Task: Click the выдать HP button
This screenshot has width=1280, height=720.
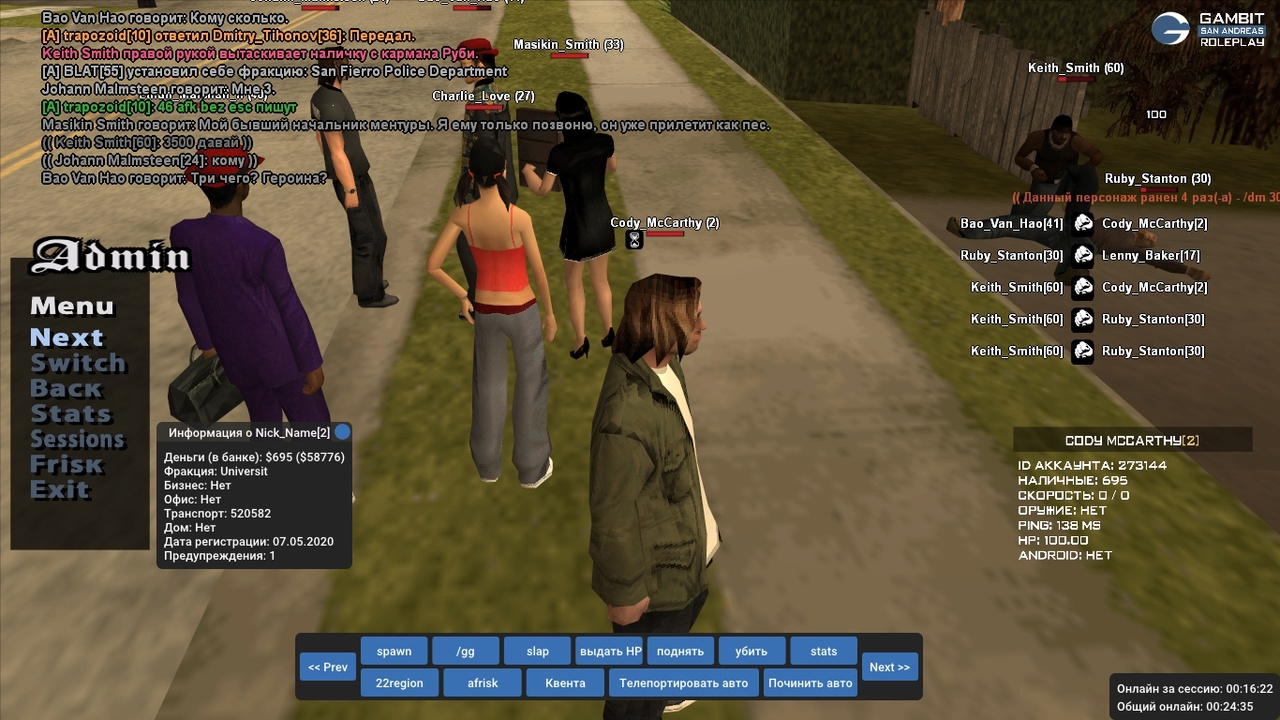Action: point(610,651)
